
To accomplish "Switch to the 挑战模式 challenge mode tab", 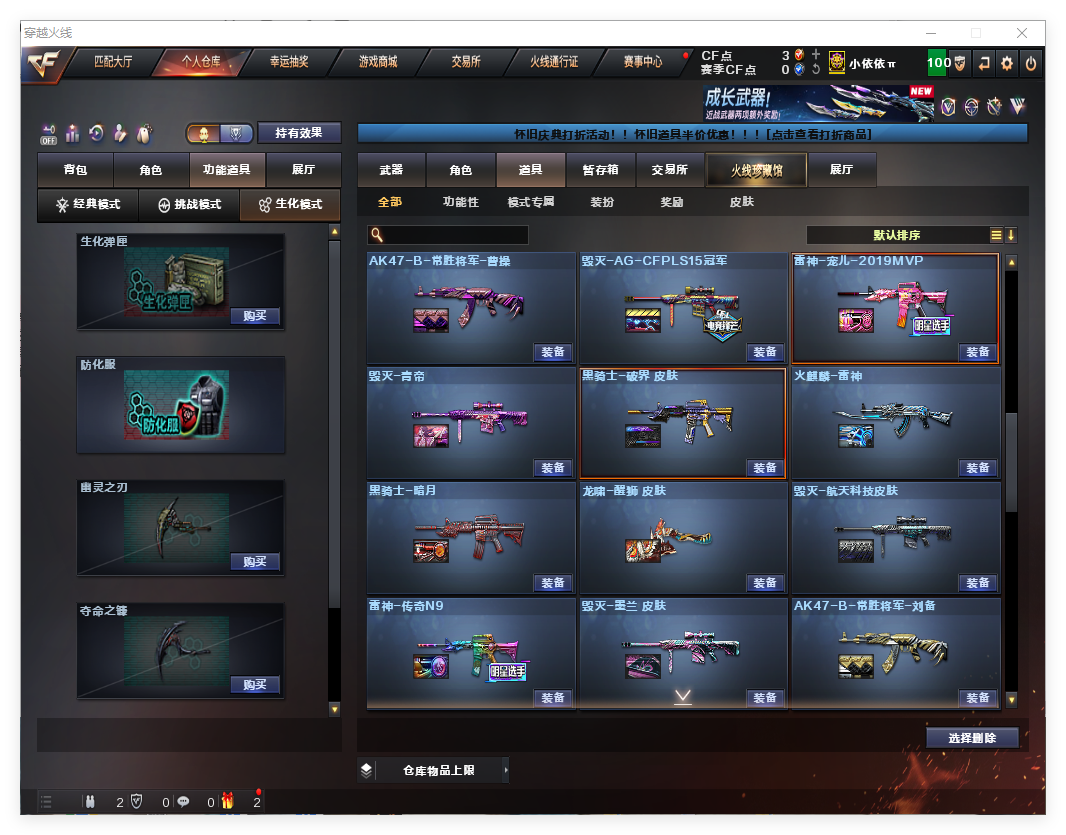I will (189, 204).
